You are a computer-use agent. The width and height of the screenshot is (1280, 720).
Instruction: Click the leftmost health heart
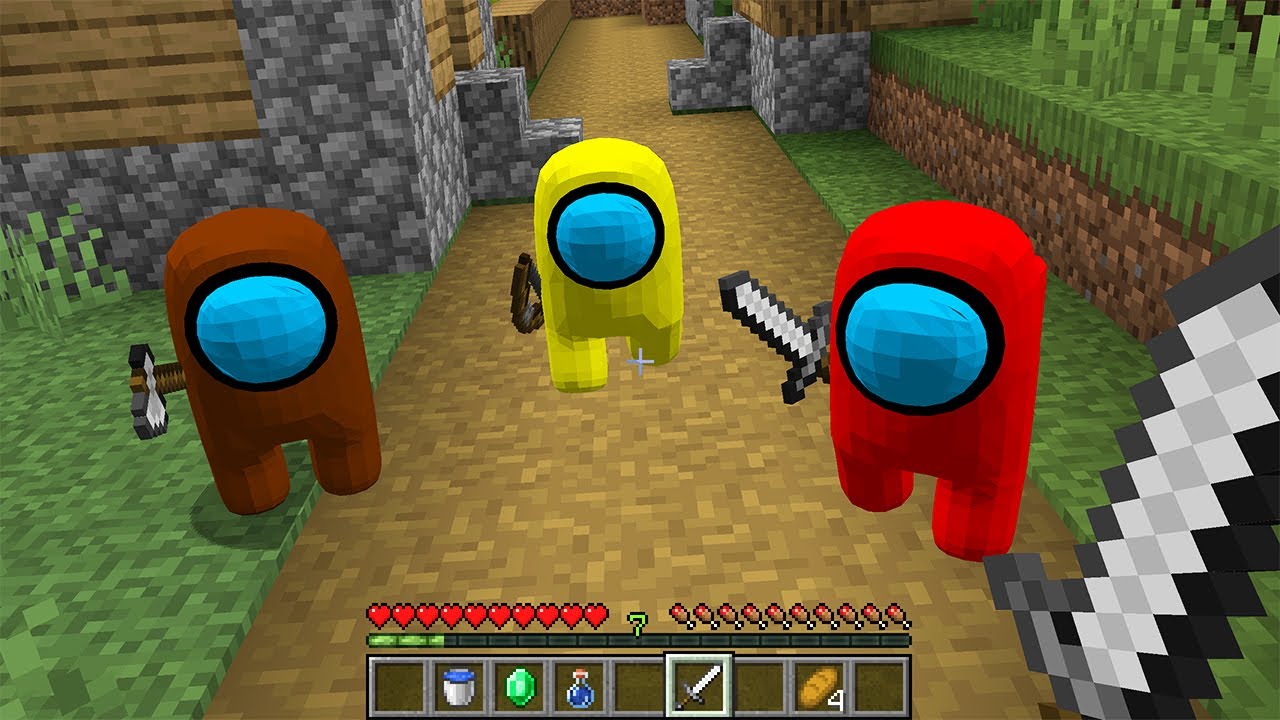point(379,613)
